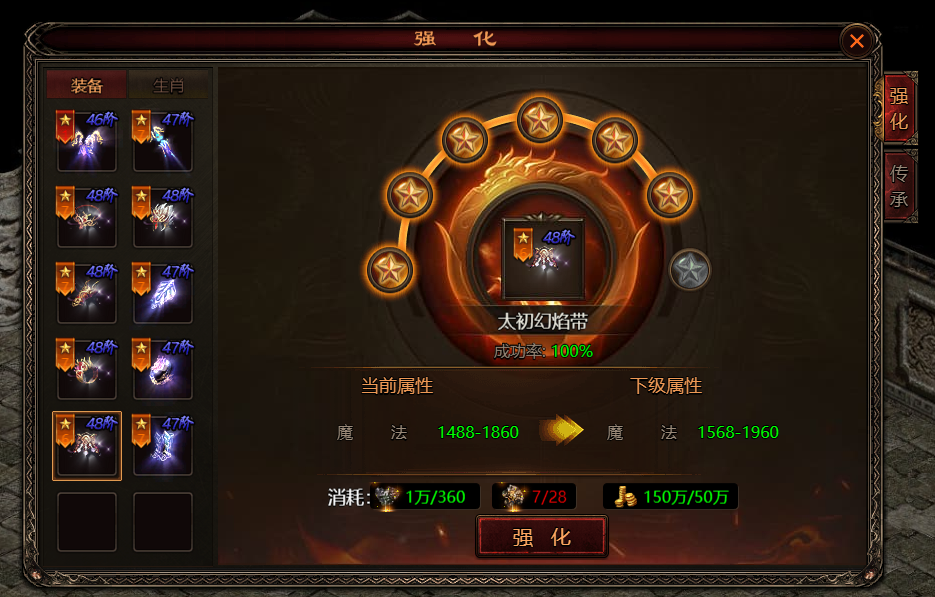935x597 pixels.
Task: Click the grey unlit enhancement star
Action: (689, 270)
